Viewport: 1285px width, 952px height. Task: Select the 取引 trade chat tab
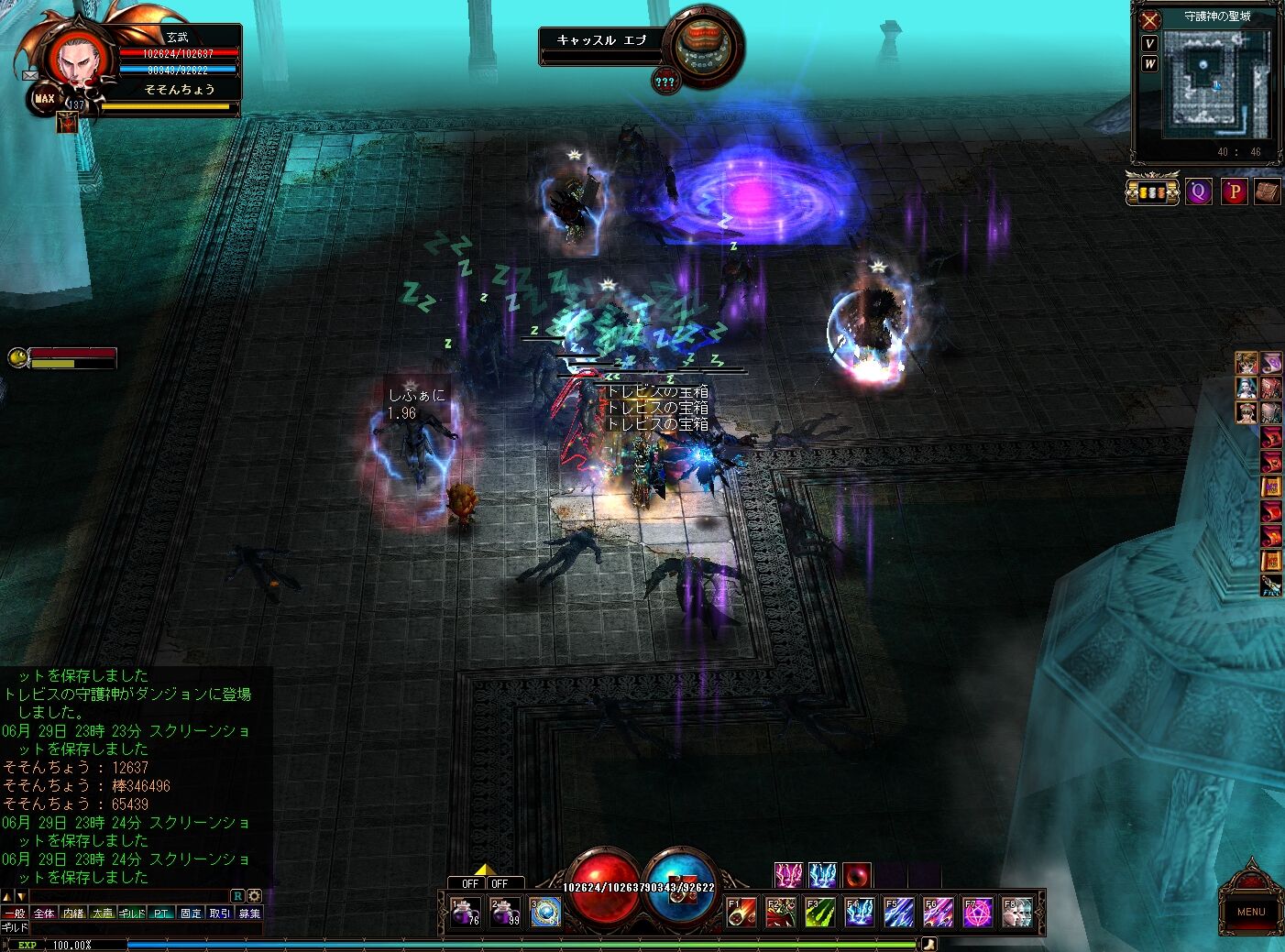pyautogui.click(x=220, y=914)
